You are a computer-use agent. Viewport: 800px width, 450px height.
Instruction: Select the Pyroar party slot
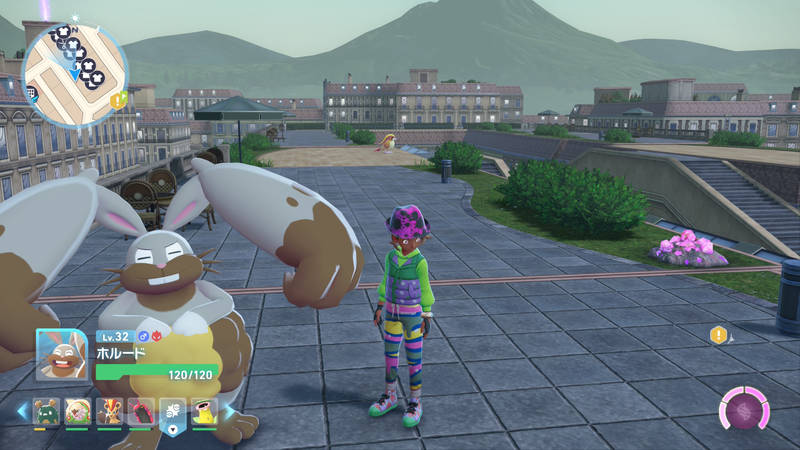tap(109, 411)
